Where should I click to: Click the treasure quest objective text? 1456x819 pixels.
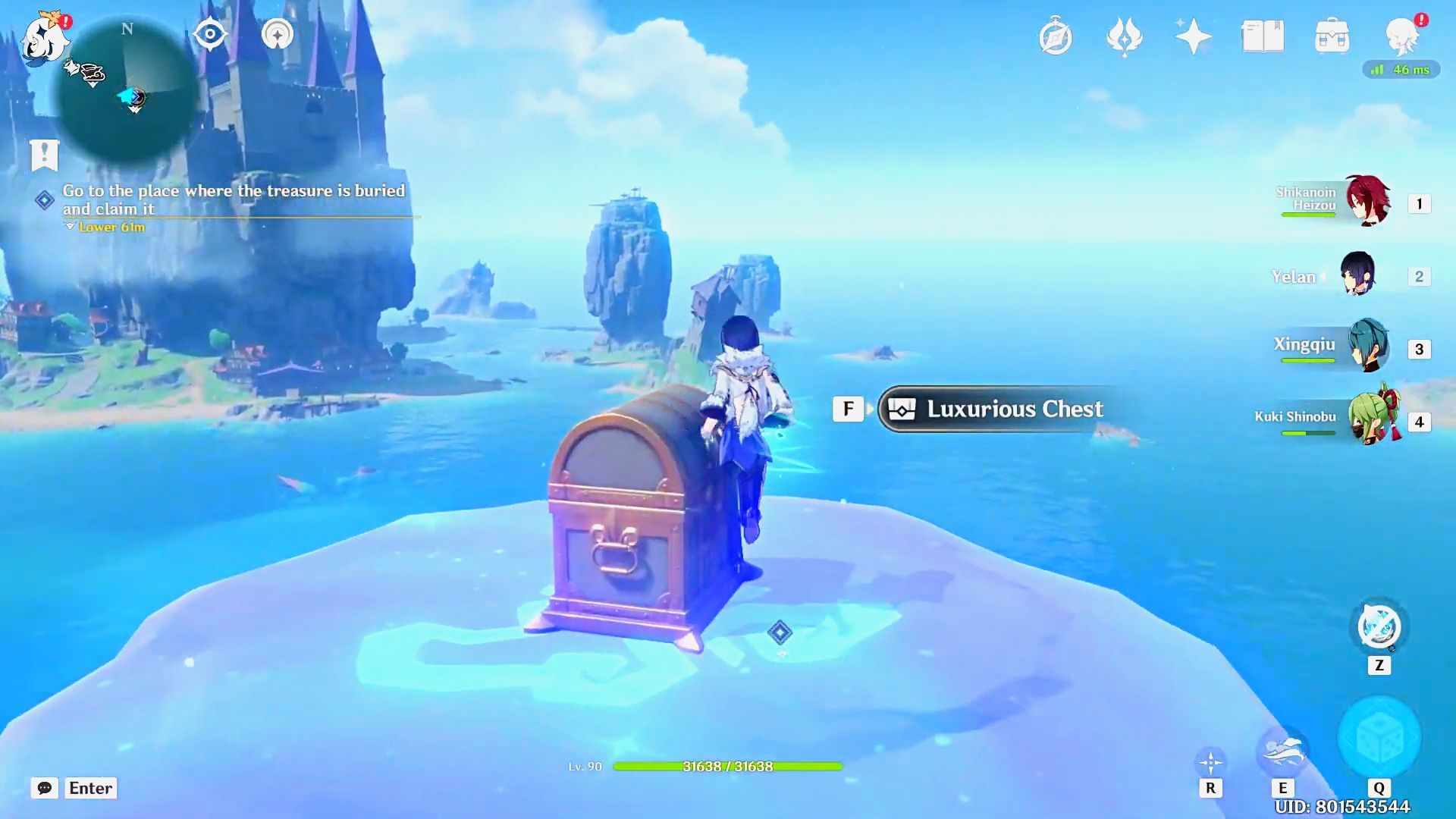tap(235, 199)
